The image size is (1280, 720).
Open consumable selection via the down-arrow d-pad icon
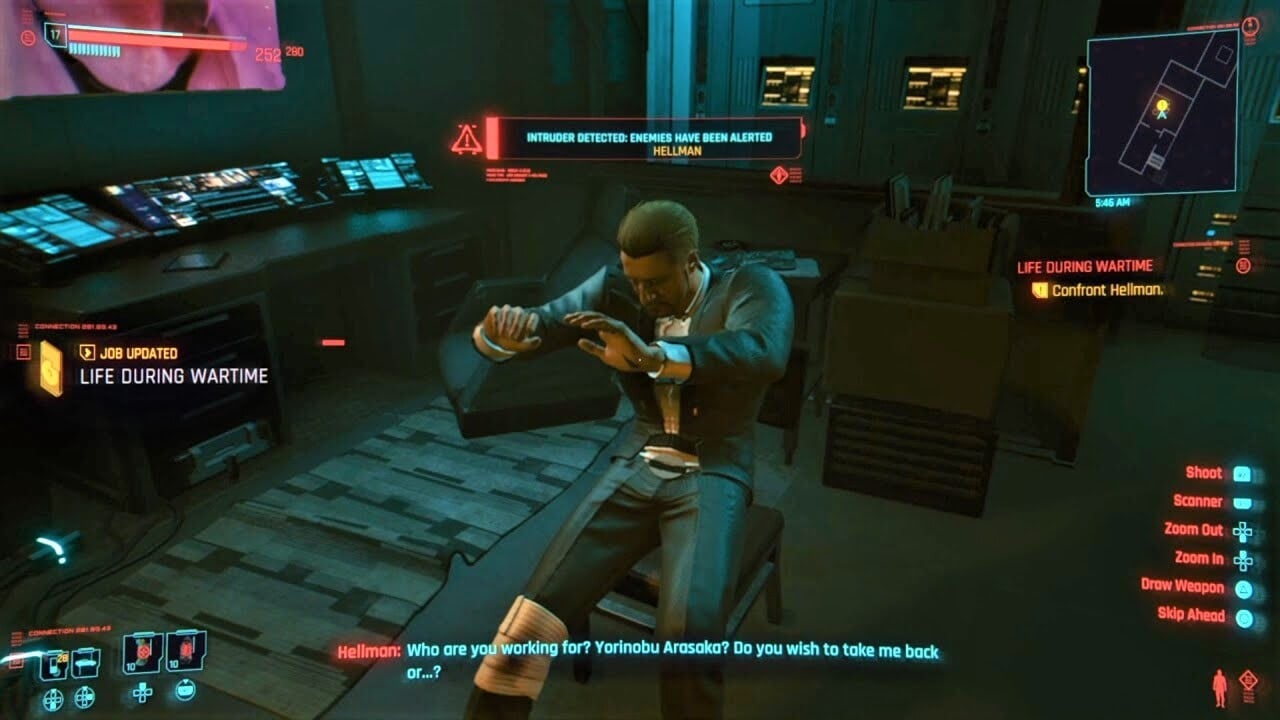[x=142, y=695]
